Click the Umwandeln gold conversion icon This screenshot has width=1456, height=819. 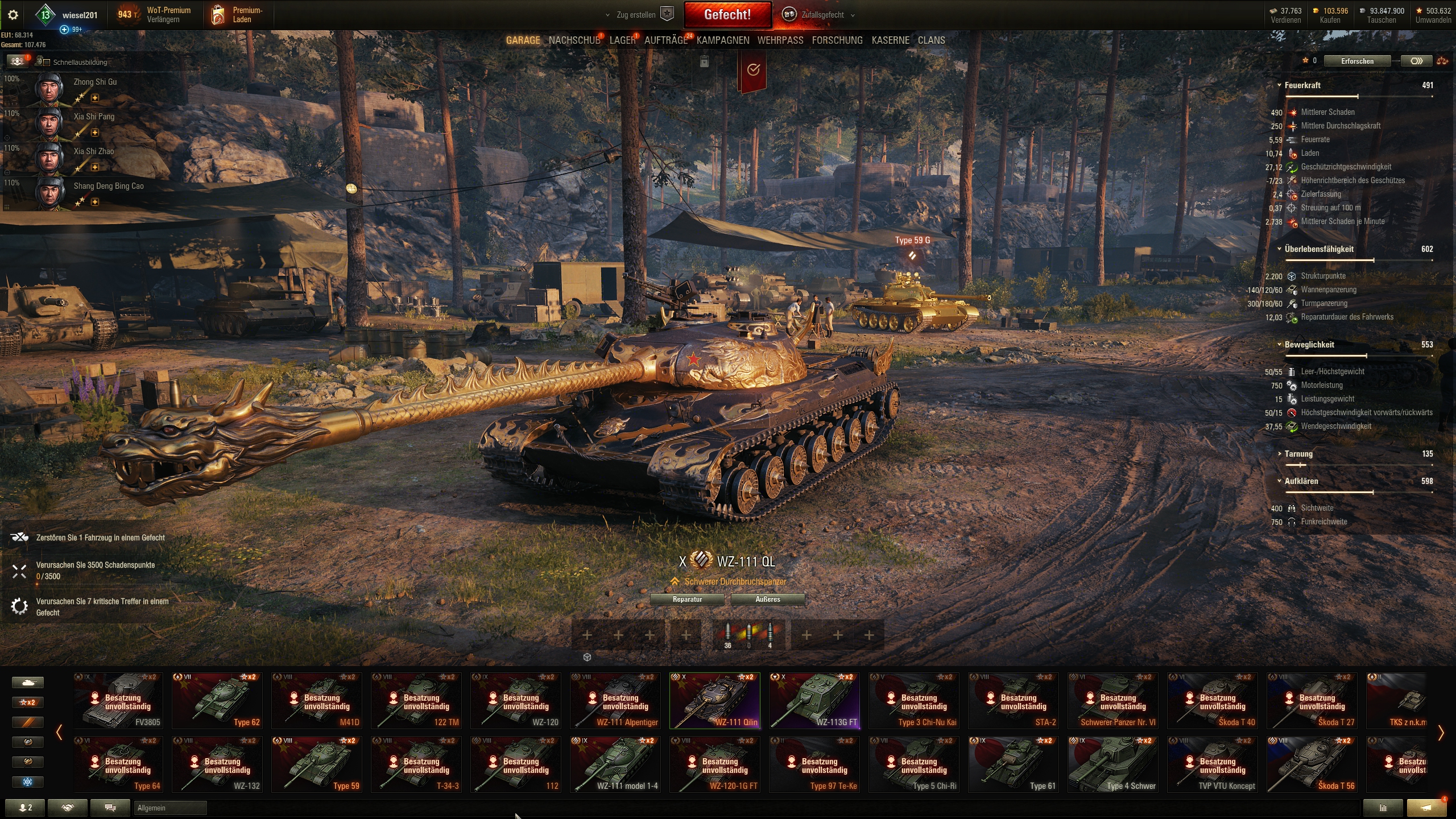pyautogui.click(x=1419, y=10)
